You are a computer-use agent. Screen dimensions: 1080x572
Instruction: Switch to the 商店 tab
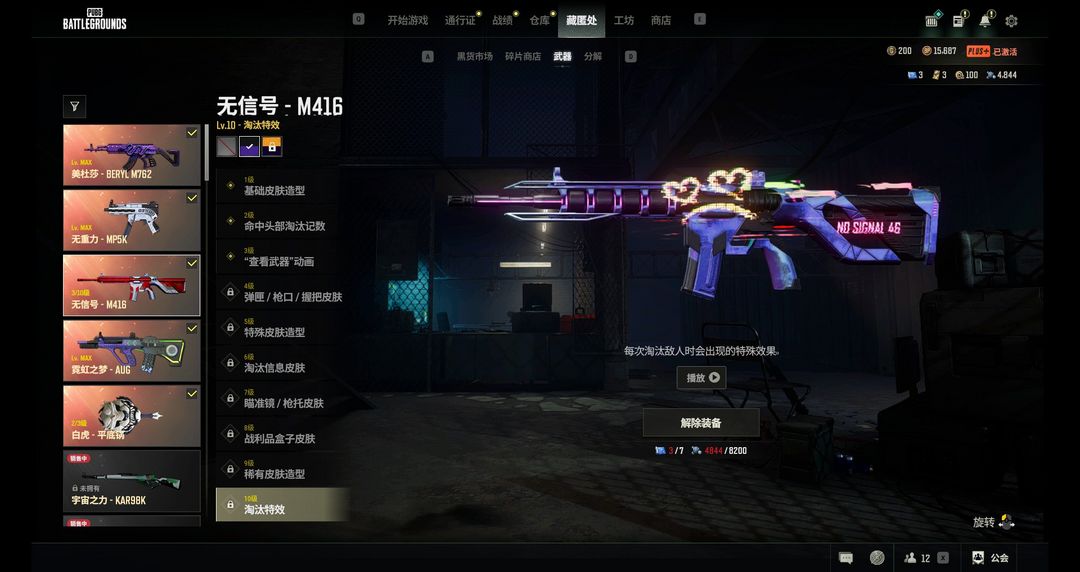661,20
